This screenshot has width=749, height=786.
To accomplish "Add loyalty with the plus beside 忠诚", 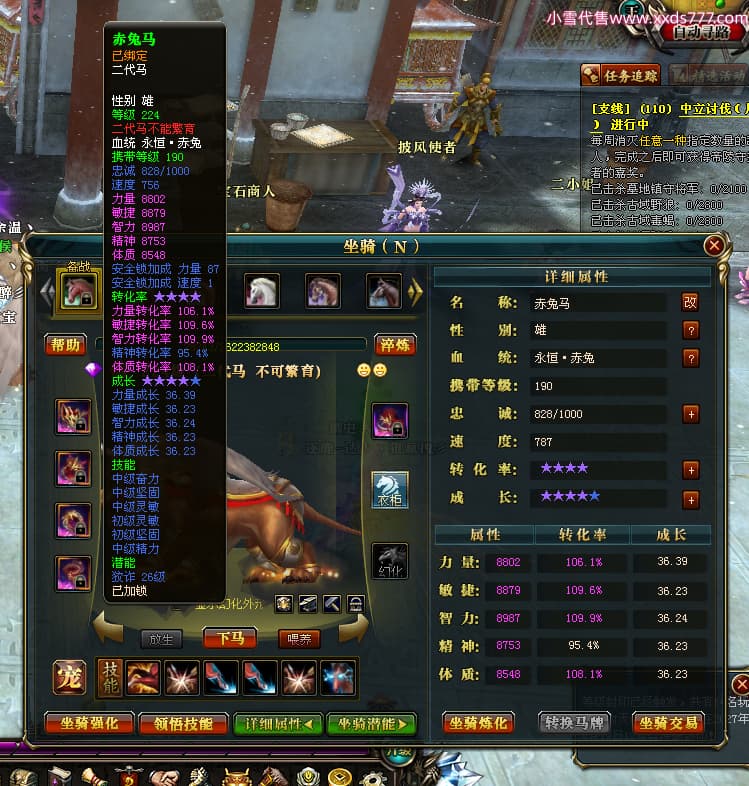I will (690, 414).
